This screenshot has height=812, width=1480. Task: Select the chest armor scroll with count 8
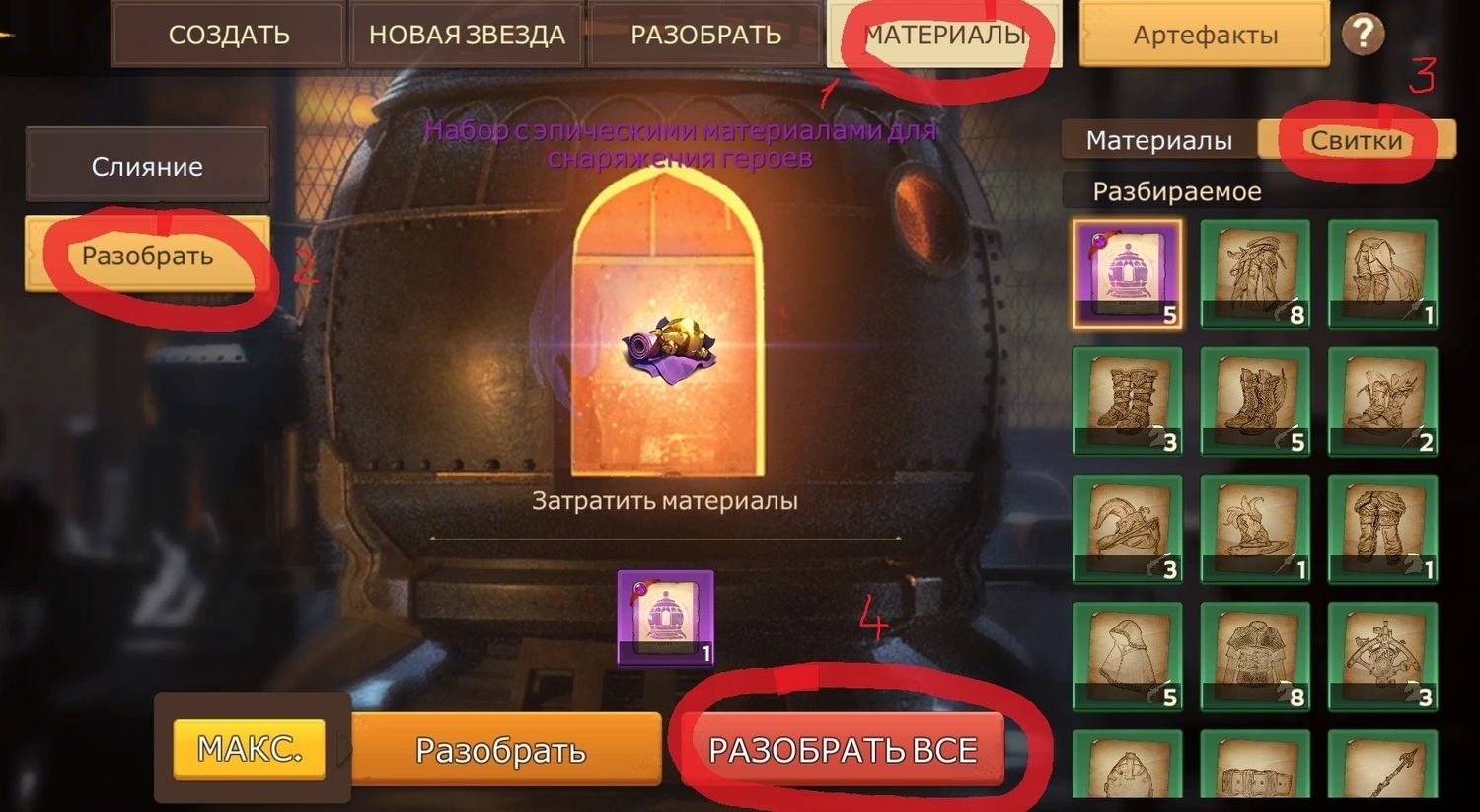click(x=1255, y=656)
